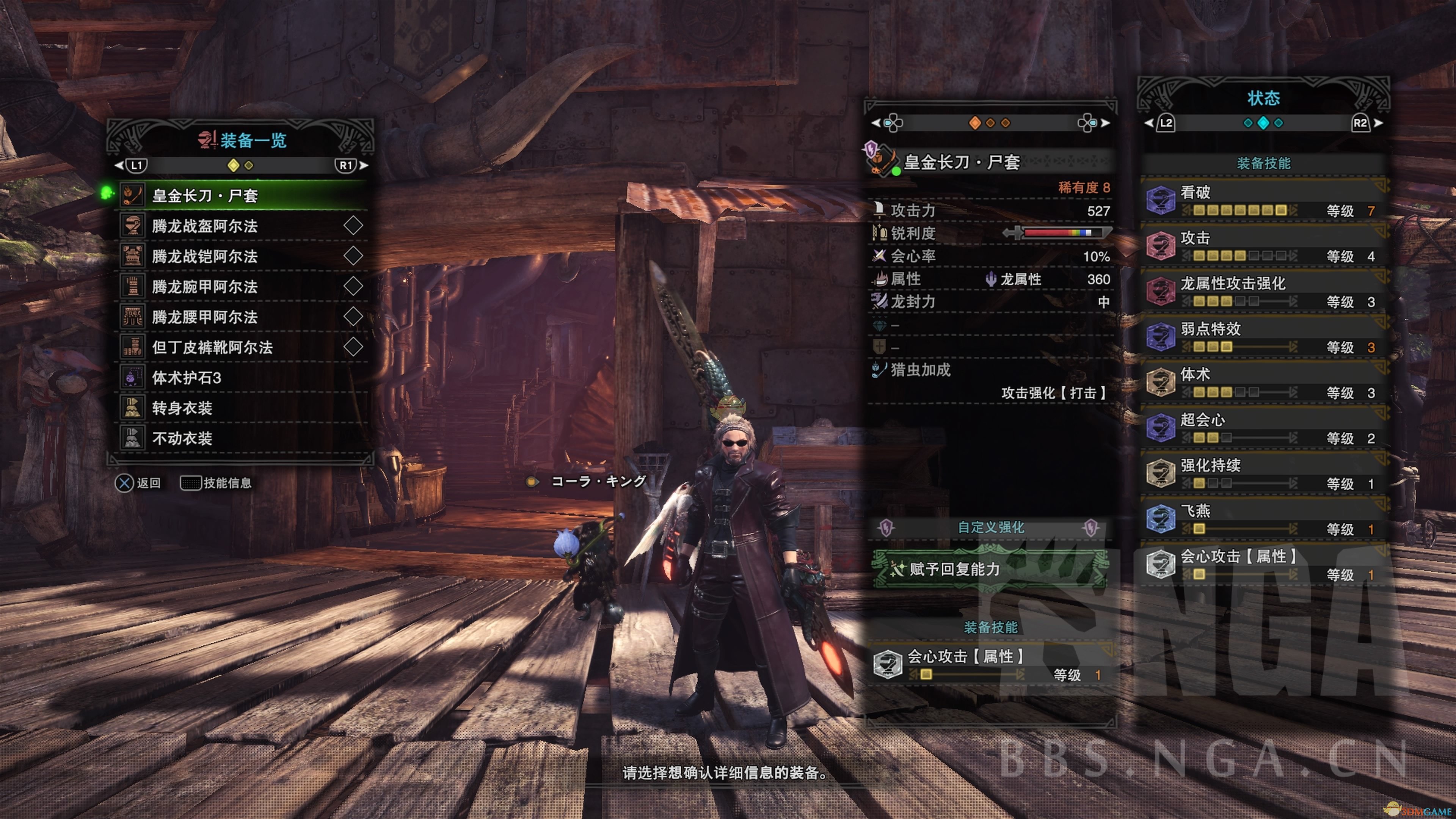Screen dimensions: 1456x819
Task: Switch to next 状态 status page arrow
Action: pyautogui.click(x=1379, y=123)
